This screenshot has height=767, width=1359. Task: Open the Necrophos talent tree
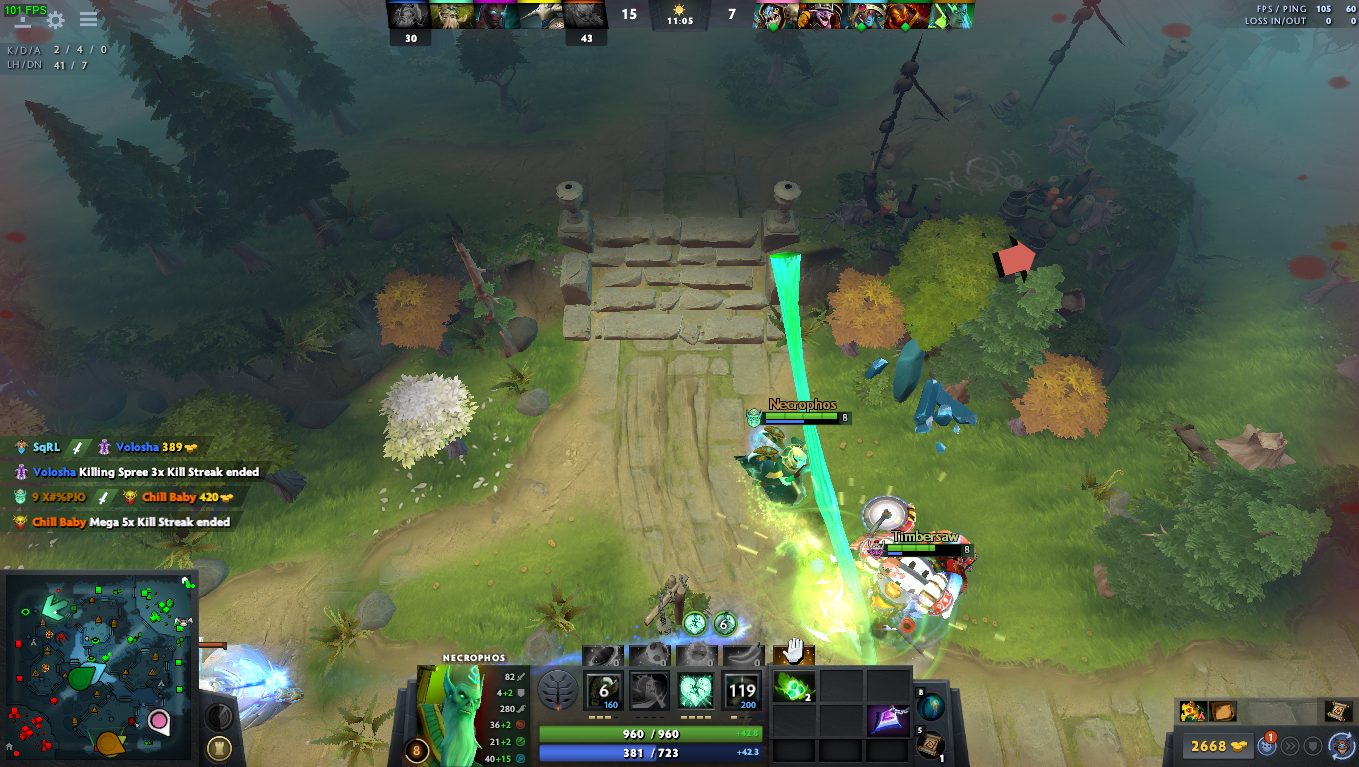pyautogui.click(x=559, y=690)
